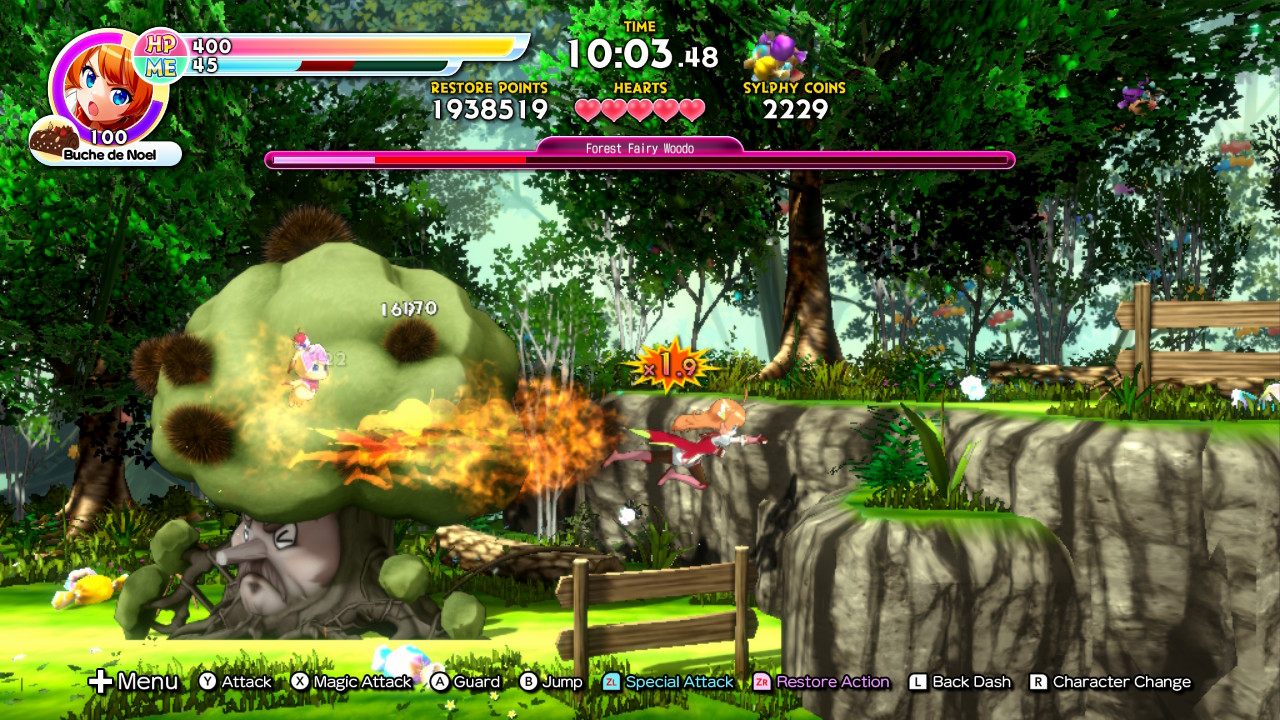
Task: Click the B Jump button icon
Action: [x=530, y=681]
